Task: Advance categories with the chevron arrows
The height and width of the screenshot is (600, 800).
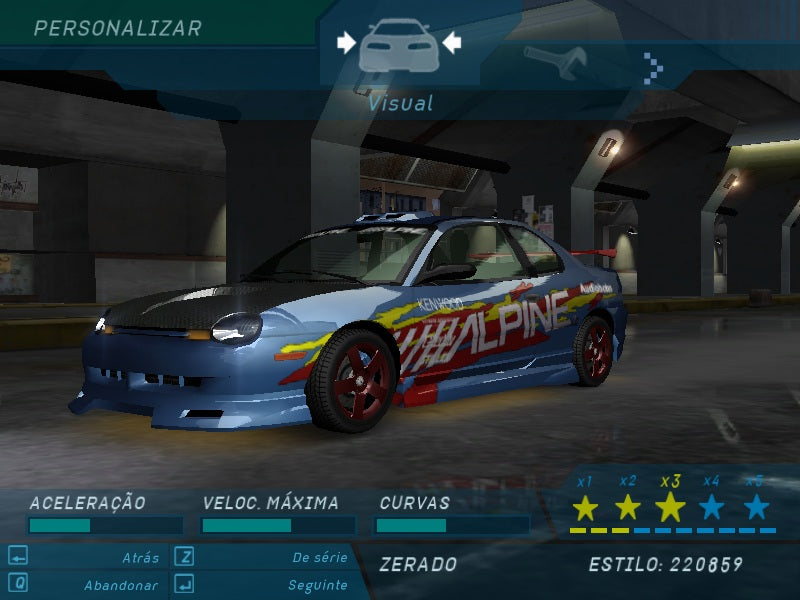Action: pyautogui.click(x=653, y=67)
